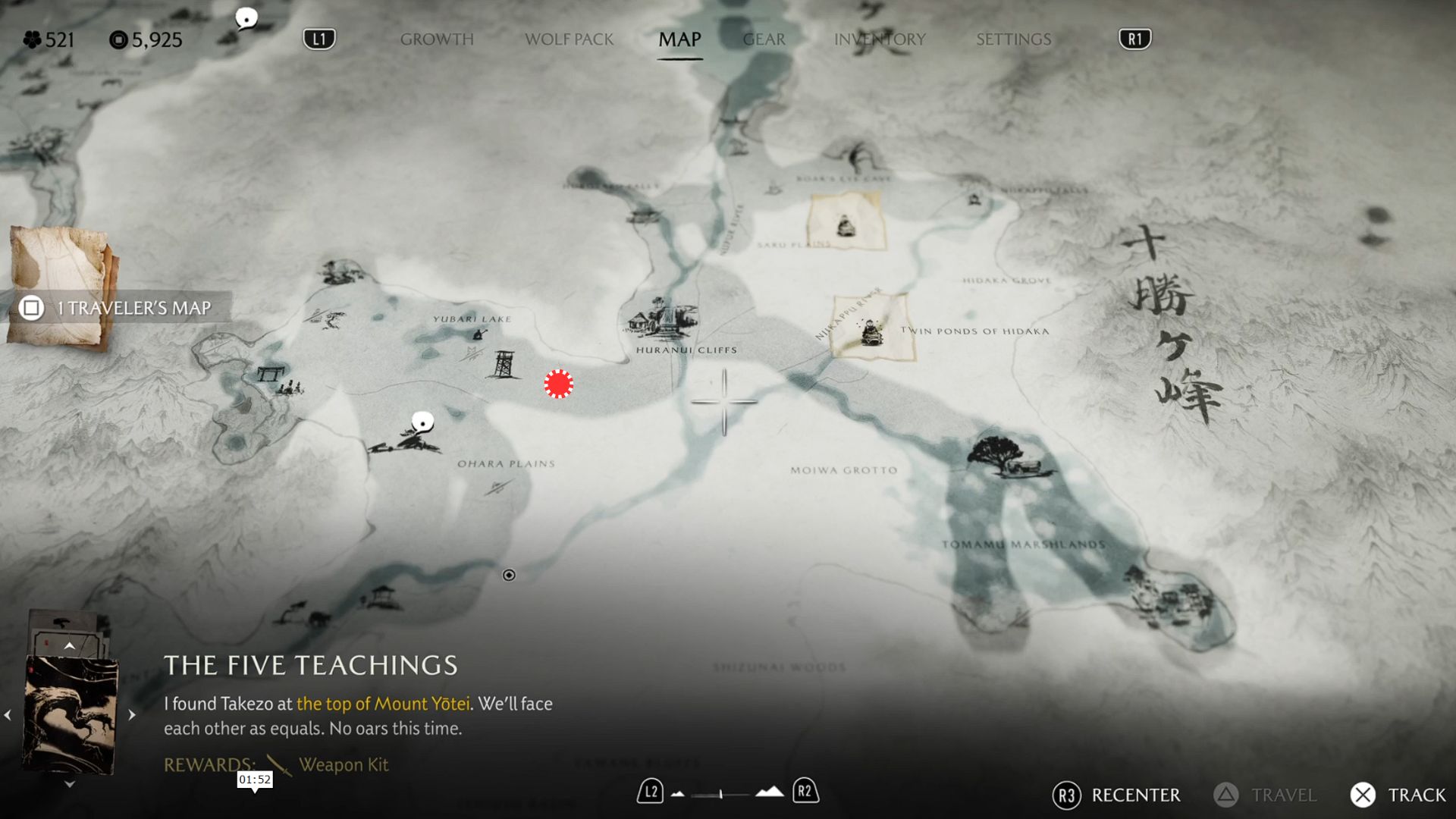Choose the torii gate shrine marker

(x=270, y=373)
